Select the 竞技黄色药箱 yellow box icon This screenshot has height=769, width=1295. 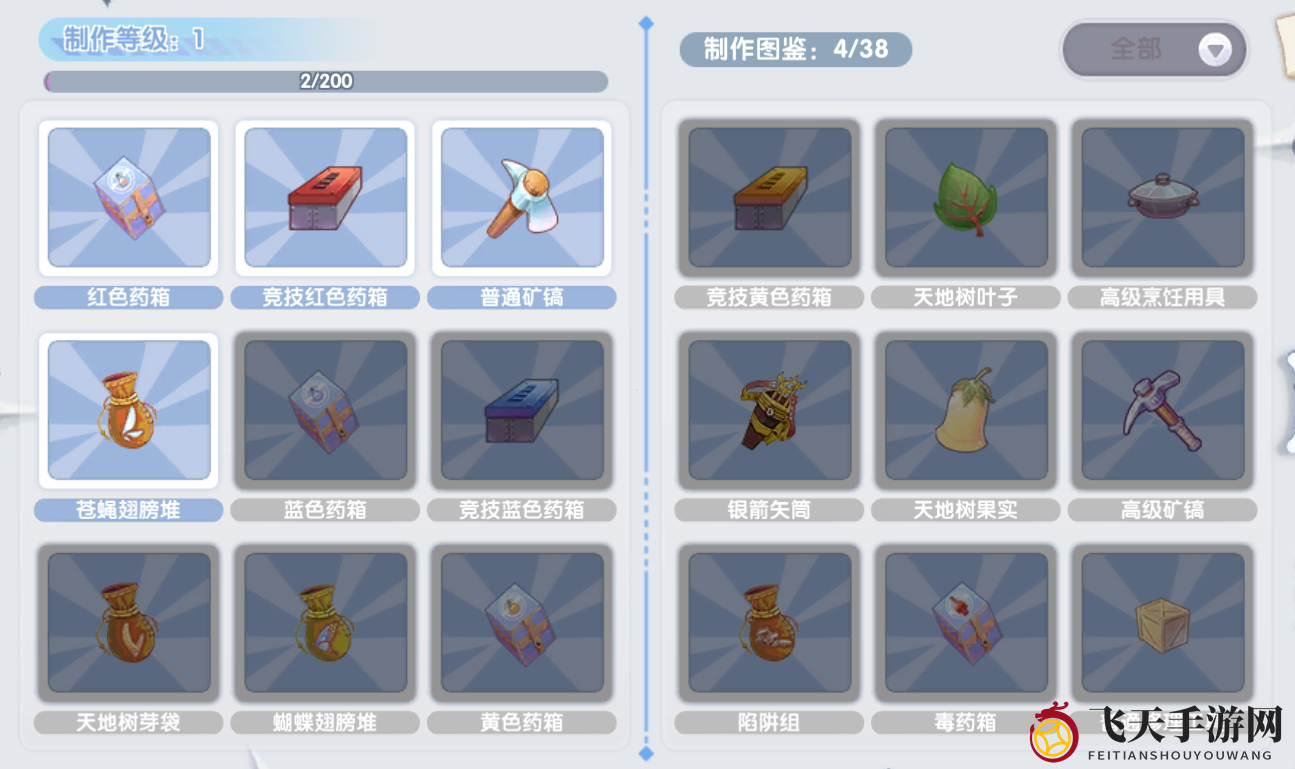click(768, 198)
